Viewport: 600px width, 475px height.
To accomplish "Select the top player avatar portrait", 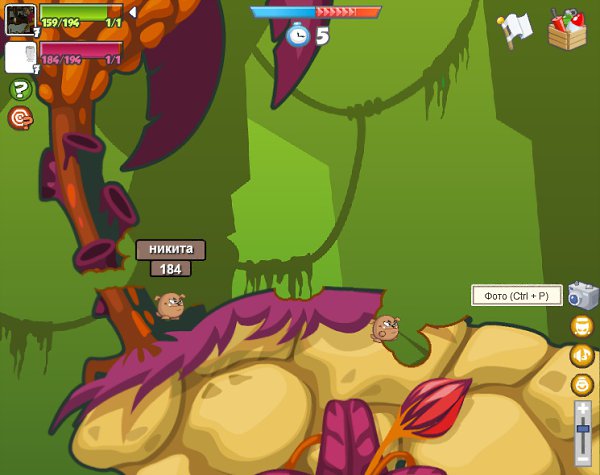I will point(20,19).
